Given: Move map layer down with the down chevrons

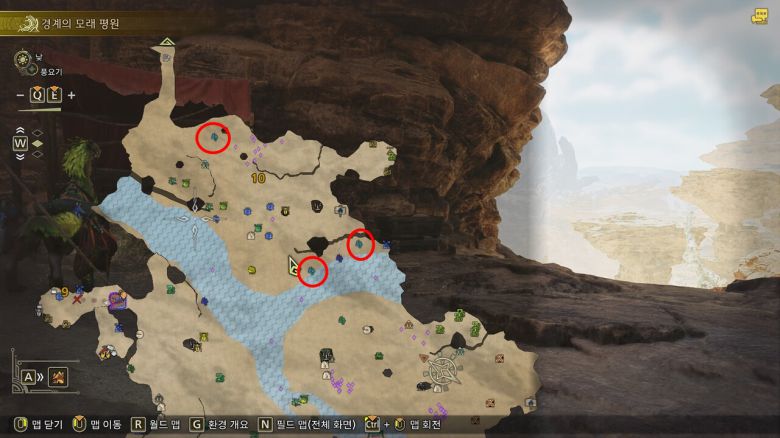Looking at the screenshot, I should click(x=19, y=155).
